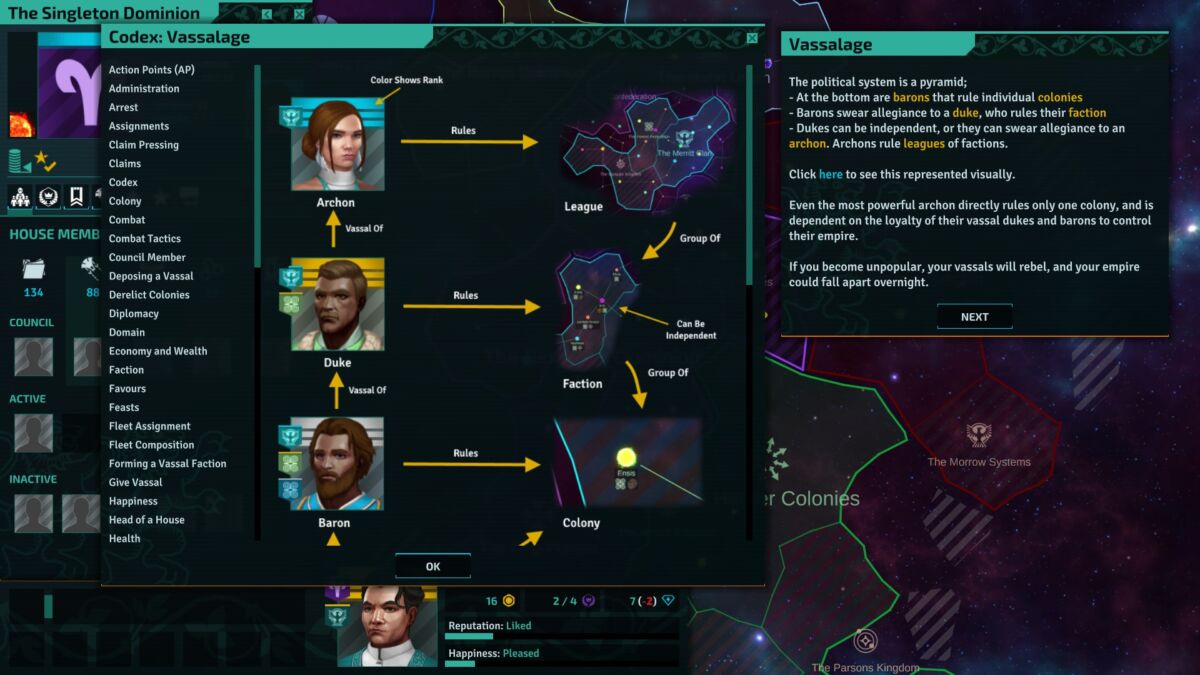Open the Fleet Composition entry
The height and width of the screenshot is (675, 1200).
151,445
